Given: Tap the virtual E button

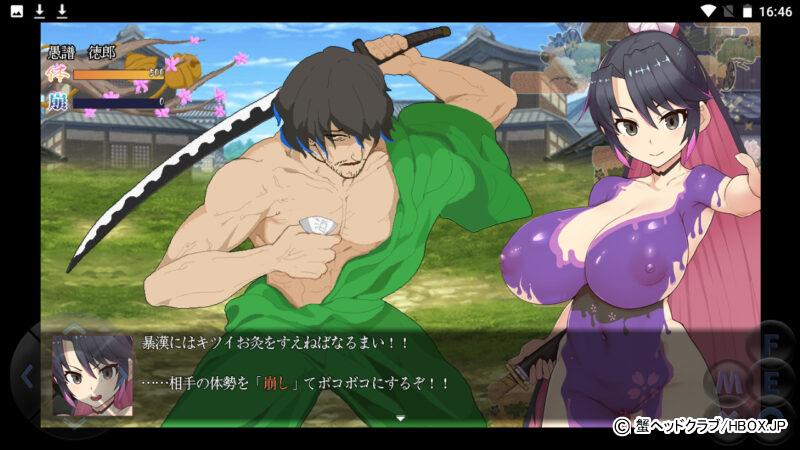Looking at the screenshot, I should pyautogui.click(x=772, y=381).
